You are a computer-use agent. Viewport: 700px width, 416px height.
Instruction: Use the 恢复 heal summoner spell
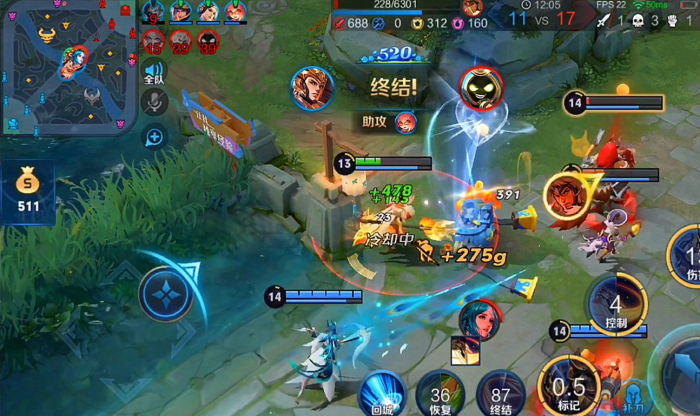click(x=441, y=392)
